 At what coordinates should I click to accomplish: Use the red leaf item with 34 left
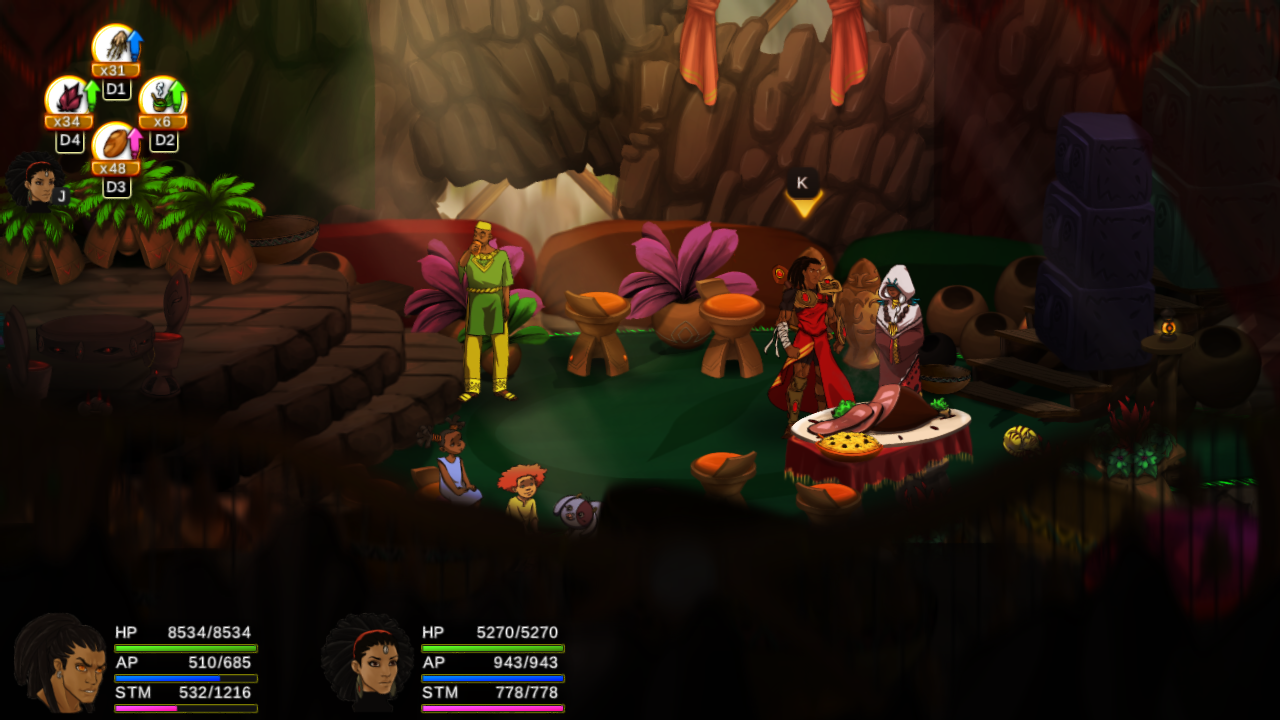68,100
